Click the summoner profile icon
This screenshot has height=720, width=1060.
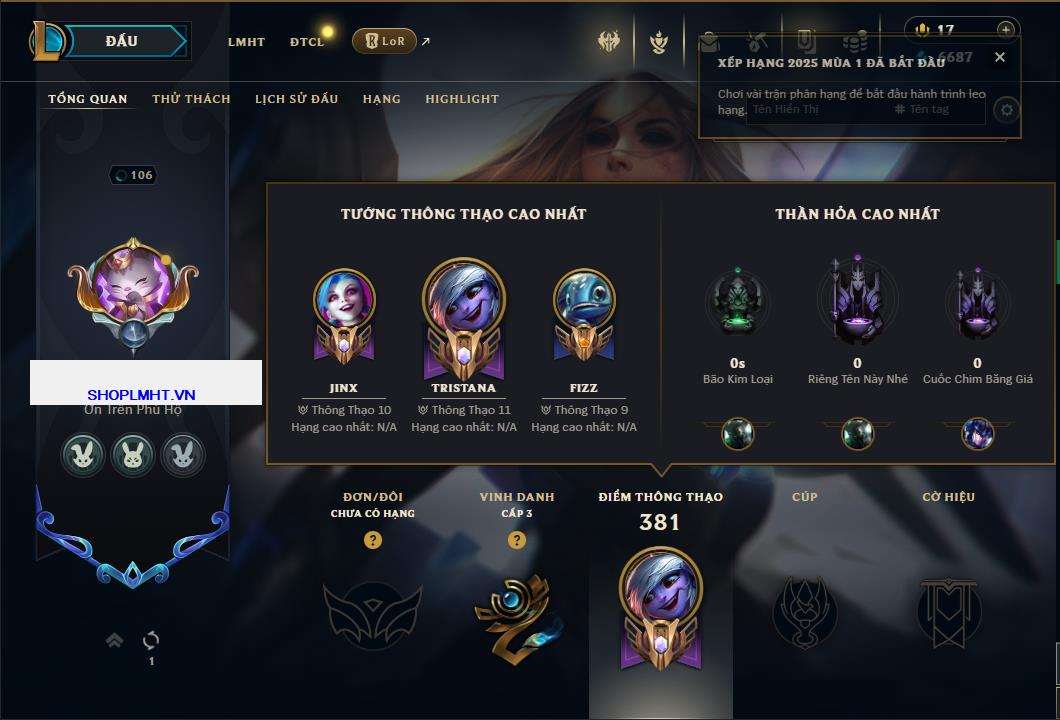point(133,283)
